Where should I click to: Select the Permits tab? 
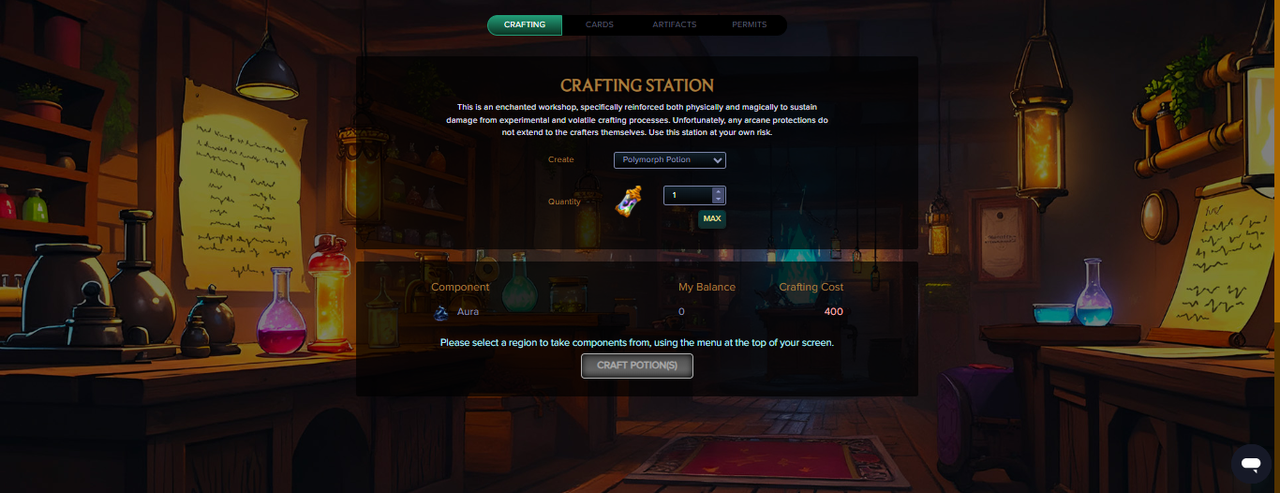click(749, 24)
